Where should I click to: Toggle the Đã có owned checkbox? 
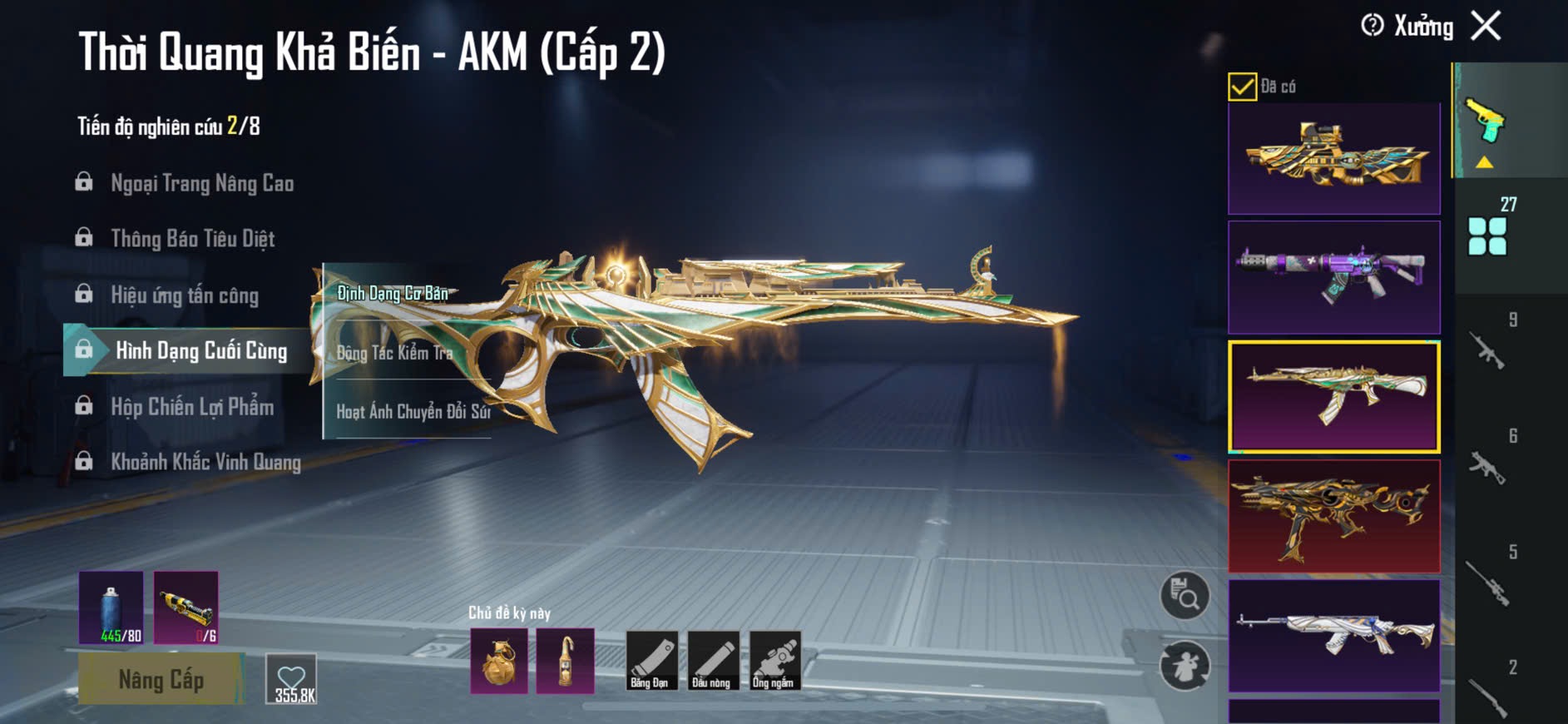pos(1242,87)
